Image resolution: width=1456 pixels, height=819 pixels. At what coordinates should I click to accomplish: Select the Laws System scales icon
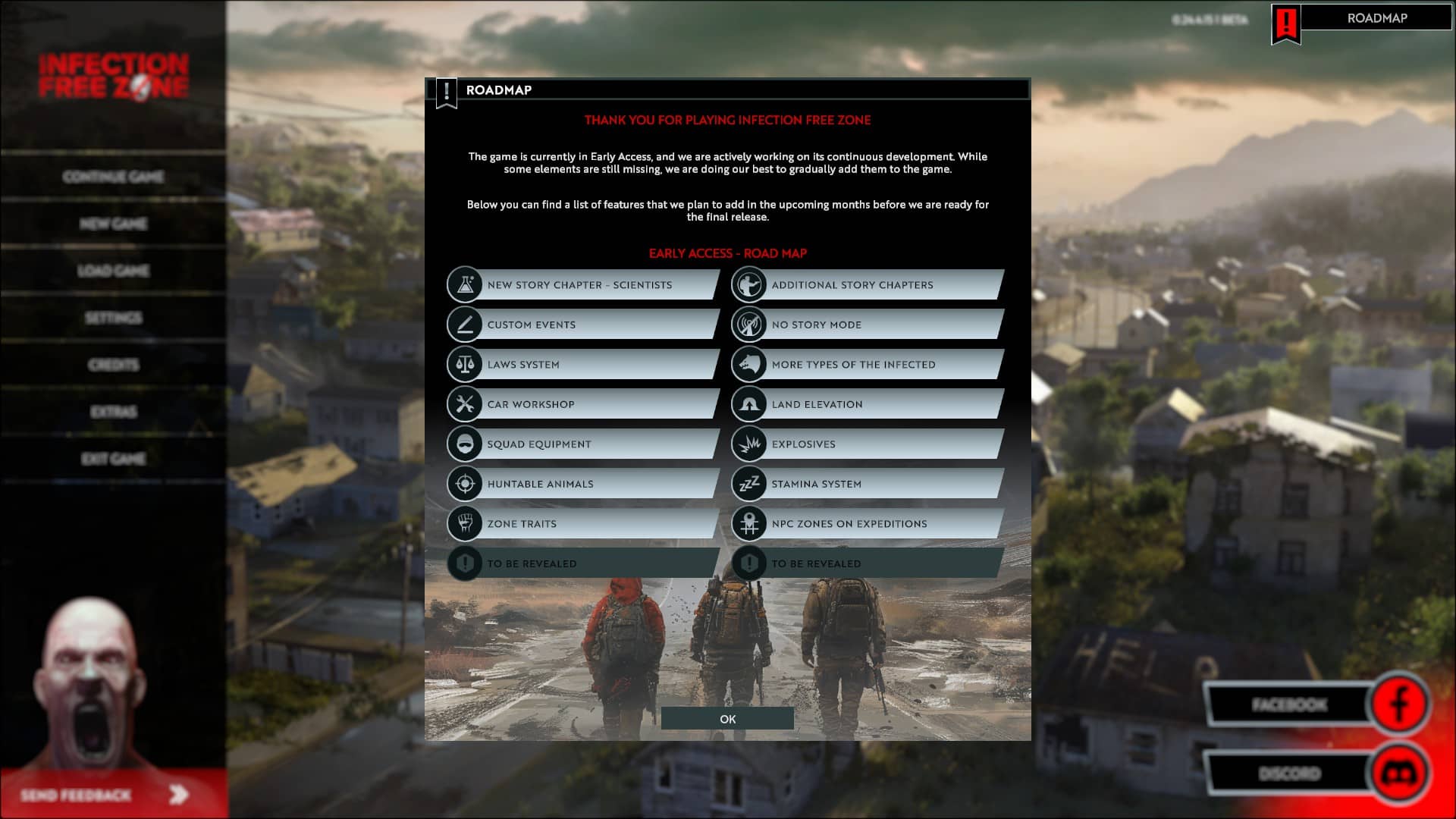pos(465,364)
